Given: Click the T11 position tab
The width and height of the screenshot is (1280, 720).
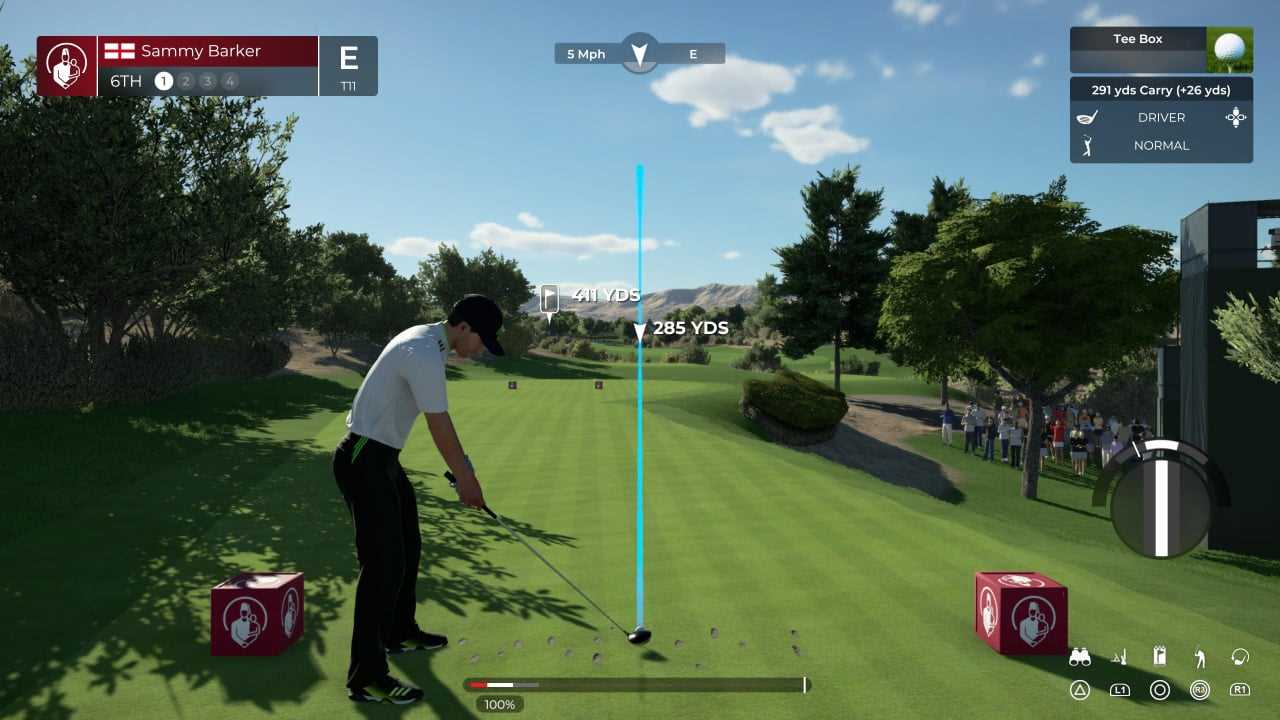Looking at the screenshot, I should [x=348, y=87].
